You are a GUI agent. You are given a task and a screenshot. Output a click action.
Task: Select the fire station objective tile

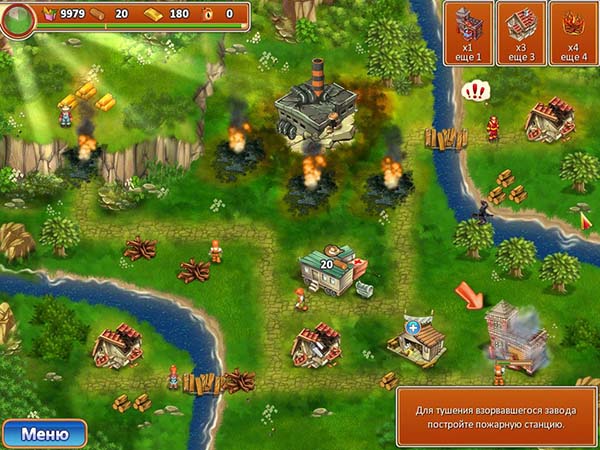click(x=468, y=33)
